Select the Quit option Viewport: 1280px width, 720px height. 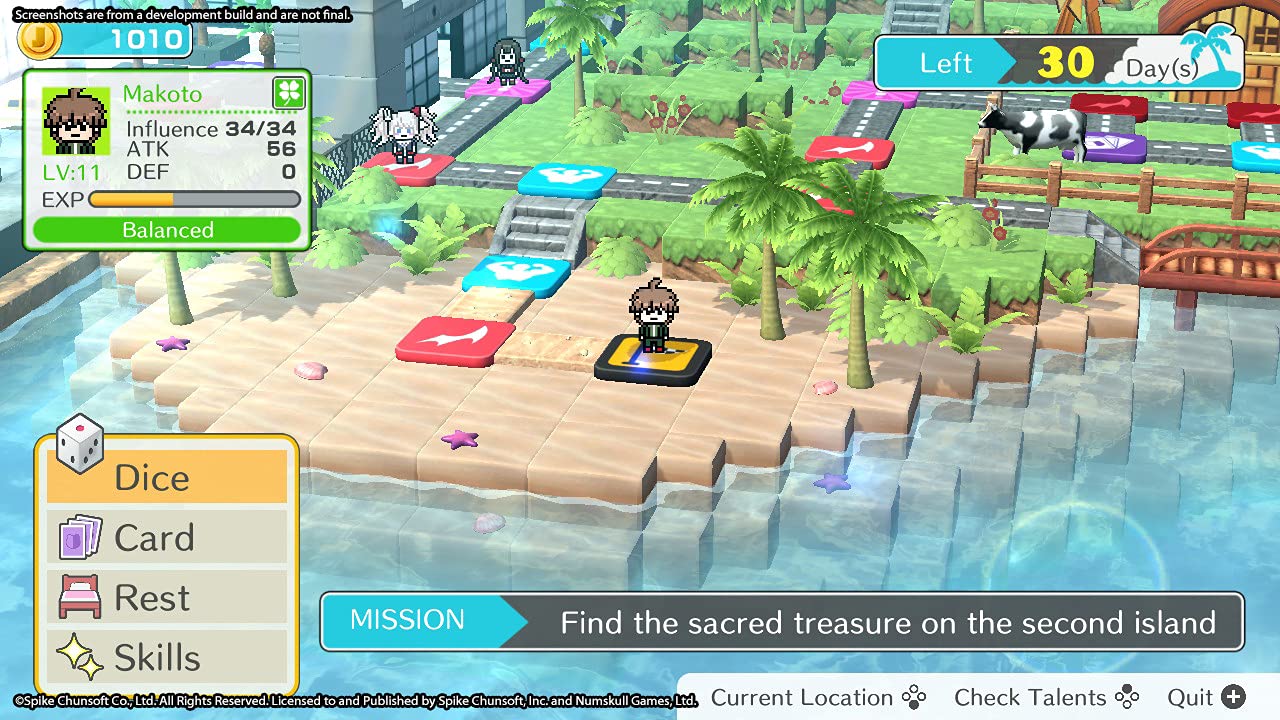pyautogui.click(x=1206, y=698)
